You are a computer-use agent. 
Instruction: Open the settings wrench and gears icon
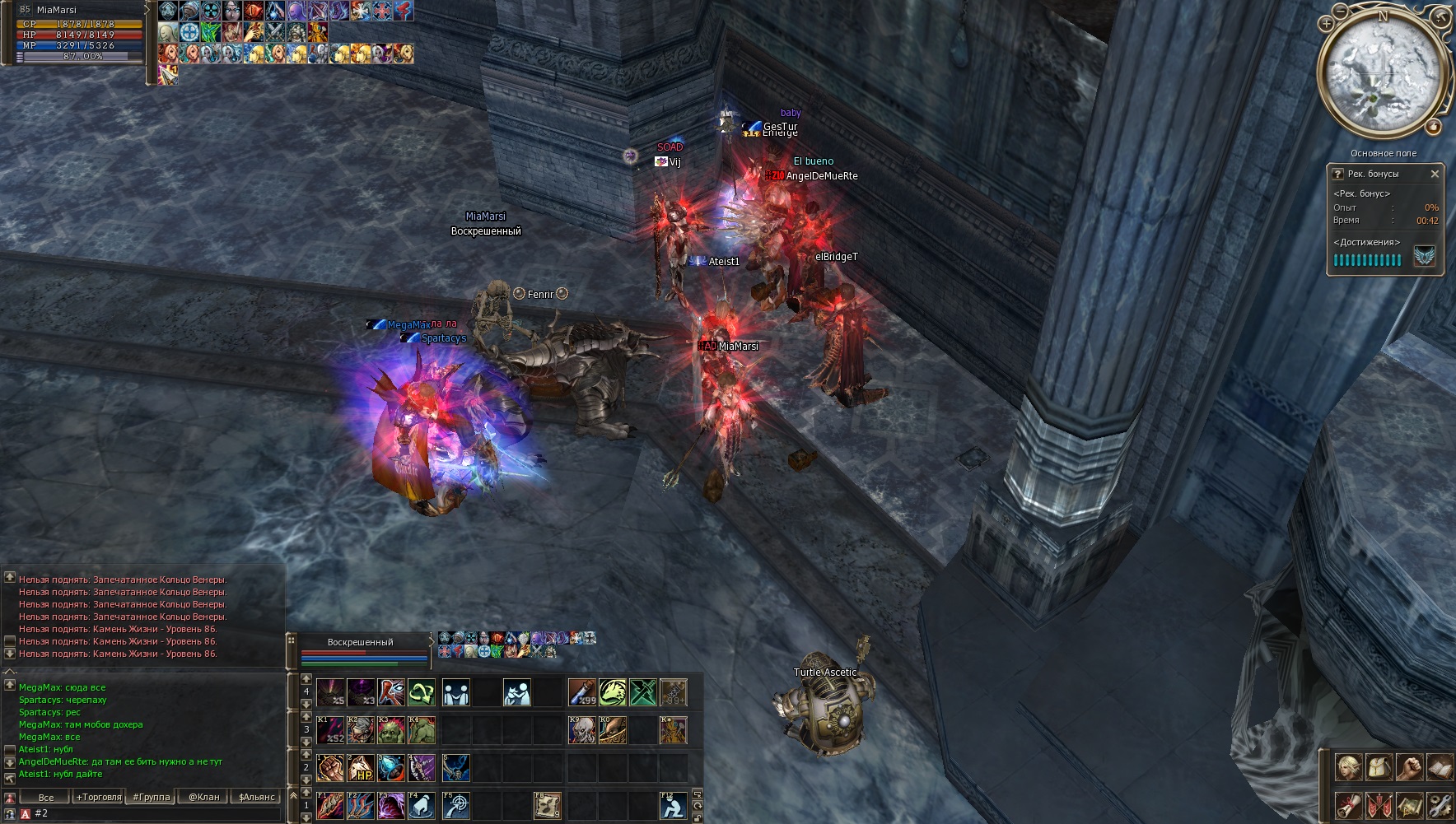(x=1440, y=804)
